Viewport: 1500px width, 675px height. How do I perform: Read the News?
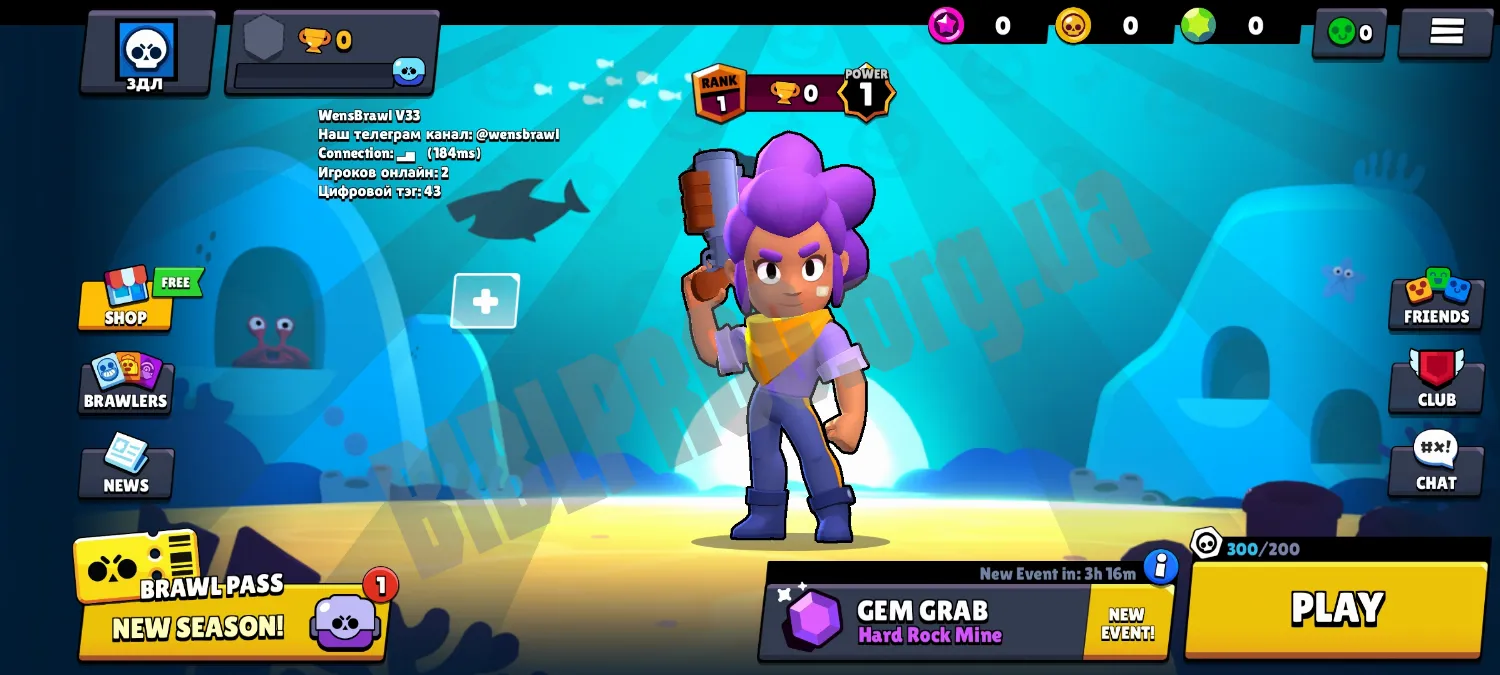coord(126,468)
